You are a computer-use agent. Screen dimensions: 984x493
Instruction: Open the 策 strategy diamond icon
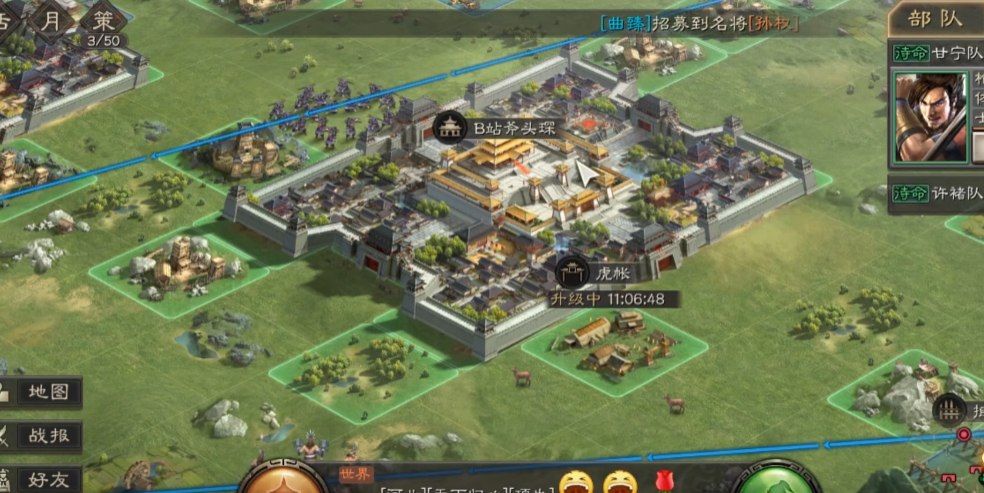103,19
